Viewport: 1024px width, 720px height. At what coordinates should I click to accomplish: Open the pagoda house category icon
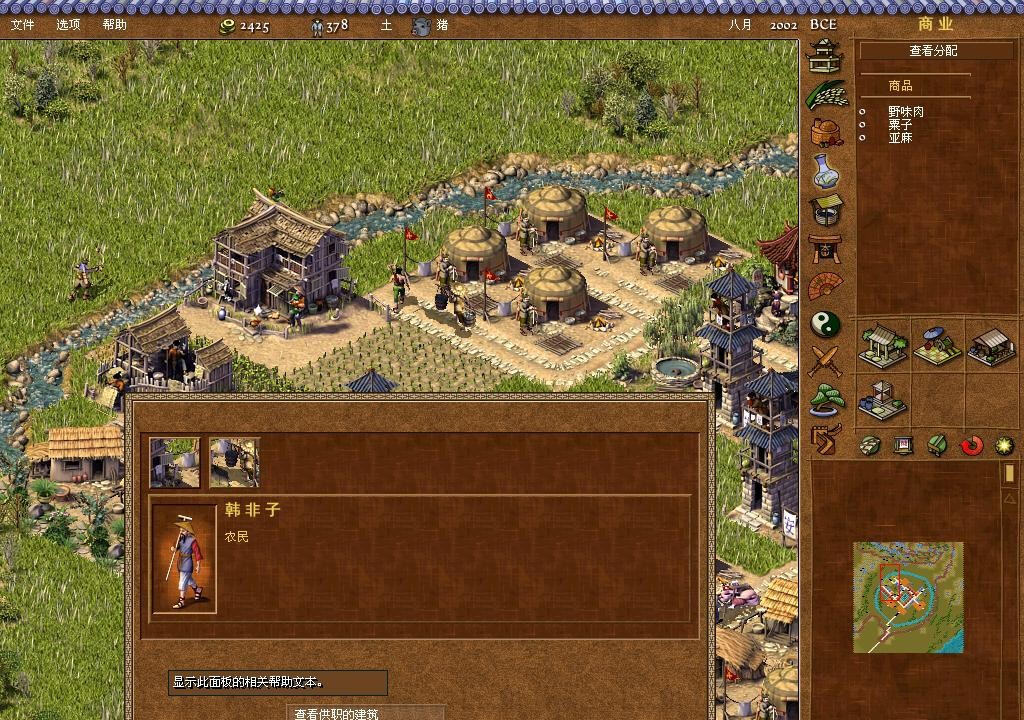click(x=826, y=55)
